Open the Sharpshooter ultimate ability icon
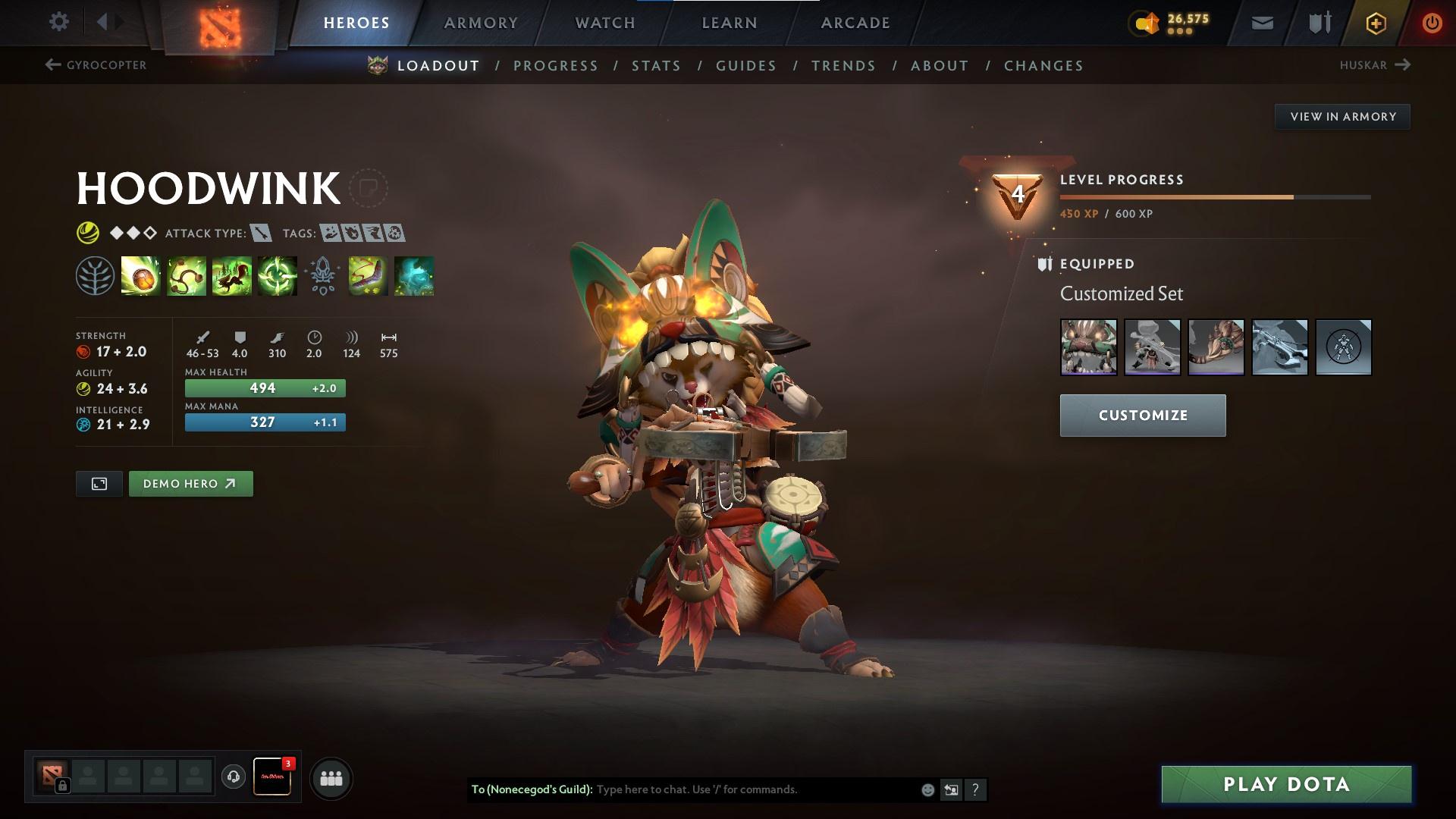Viewport: 1456px width, 819px height. [278, 277]
